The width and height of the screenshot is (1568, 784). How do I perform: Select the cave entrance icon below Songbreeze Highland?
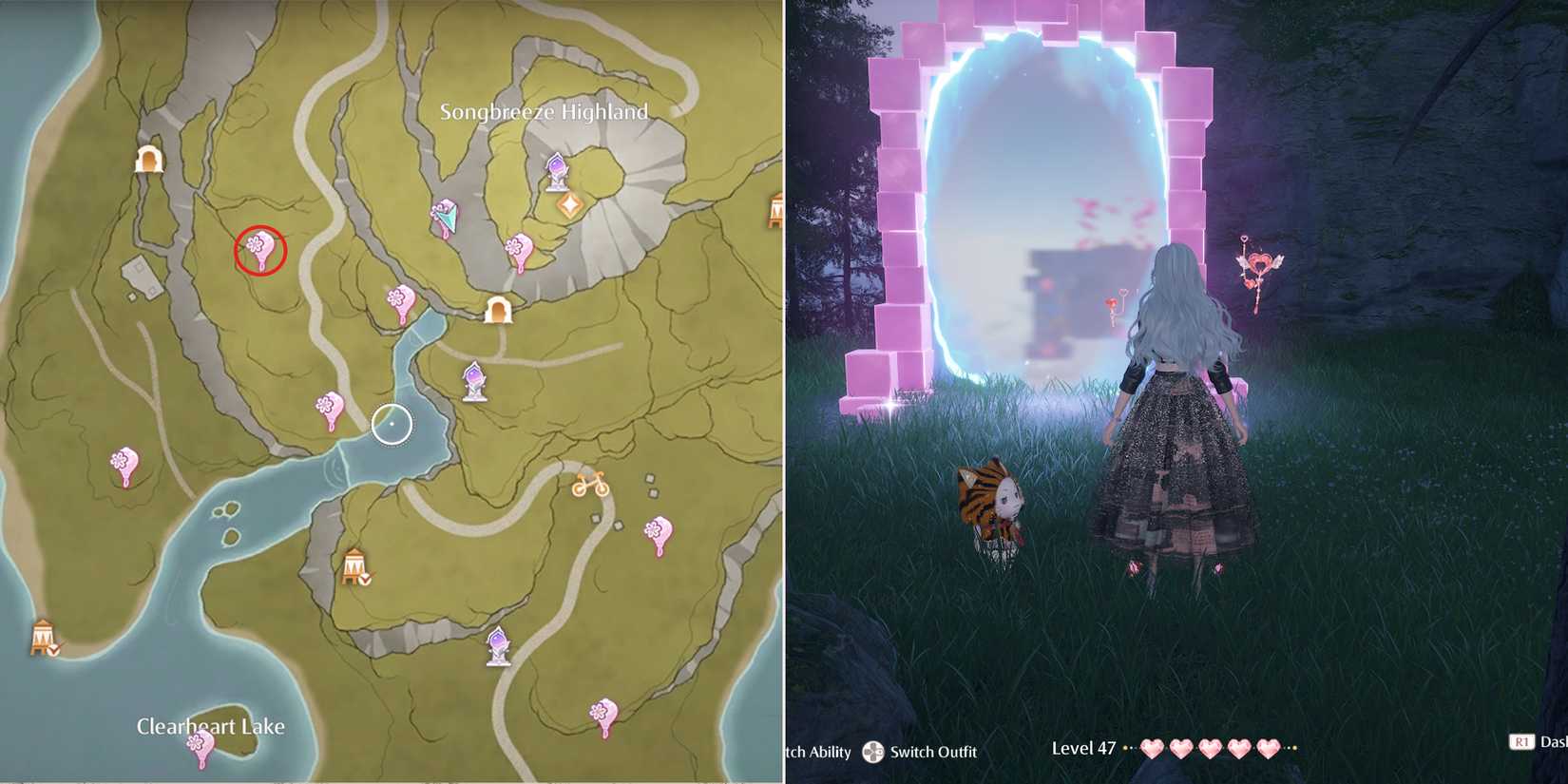pyautogui.click(x=501, y=312)
